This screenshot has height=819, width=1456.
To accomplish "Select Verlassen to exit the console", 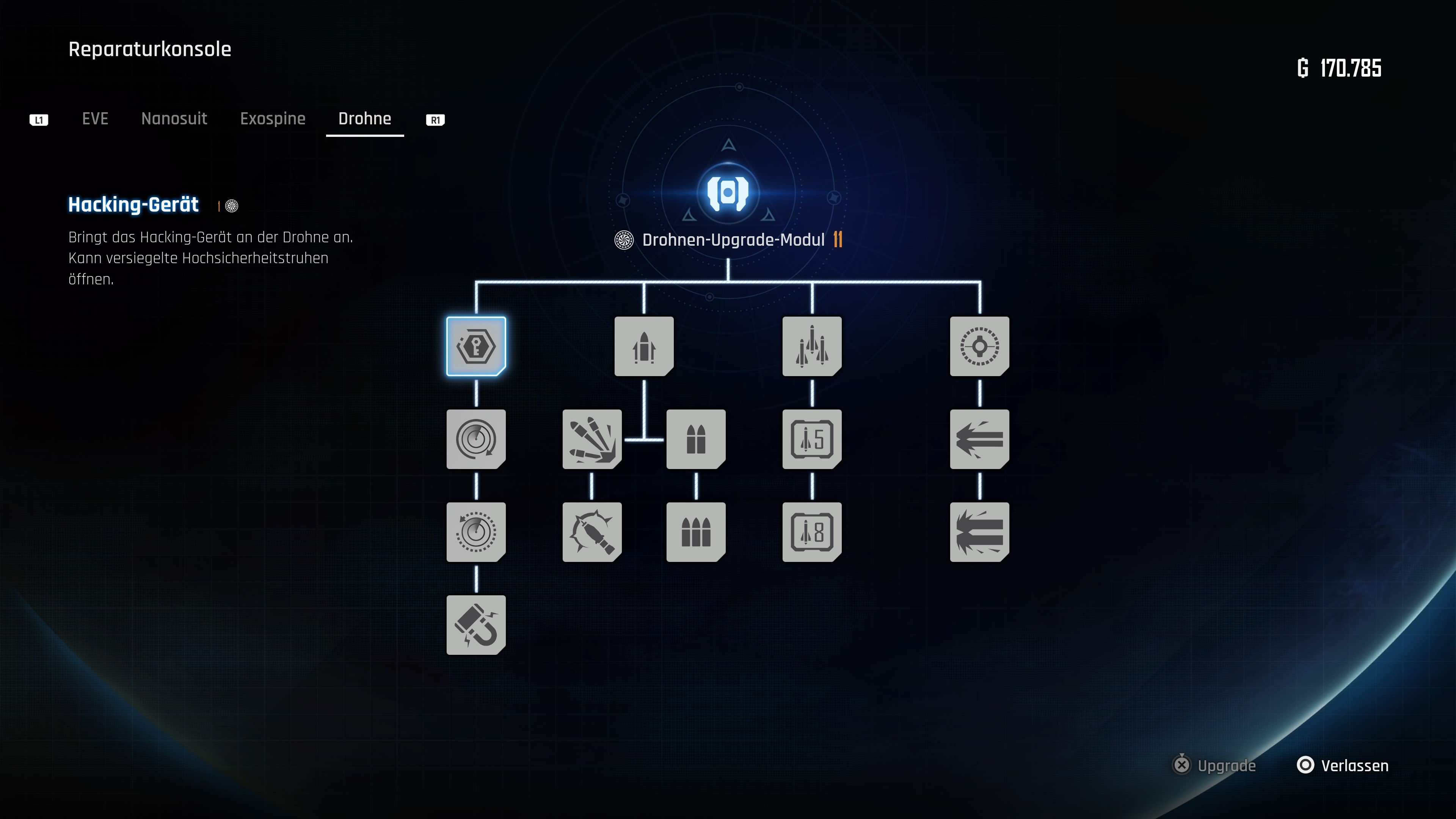I will [1342, 765].
